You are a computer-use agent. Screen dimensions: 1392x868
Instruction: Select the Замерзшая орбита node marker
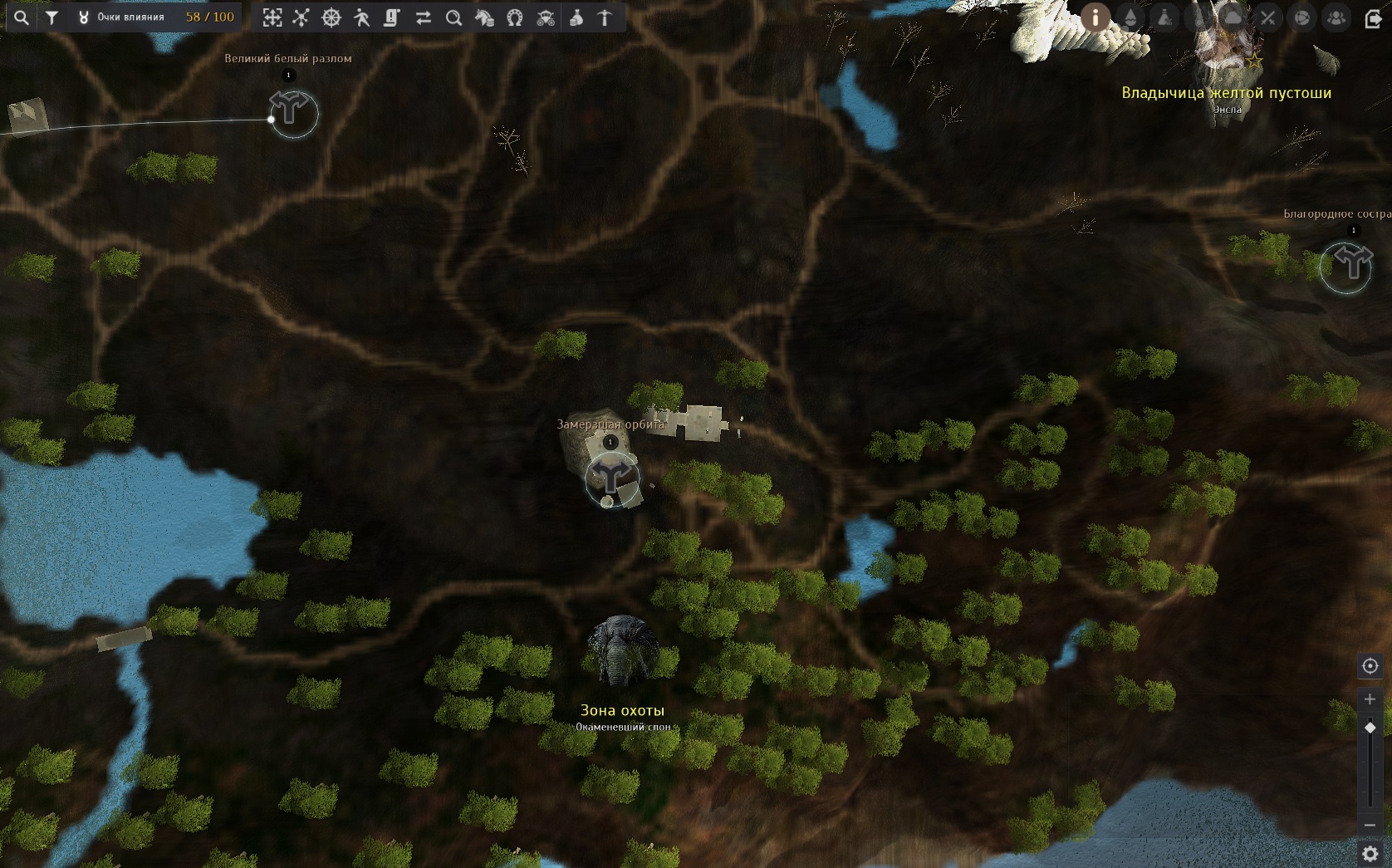click(x=612, y=478)
